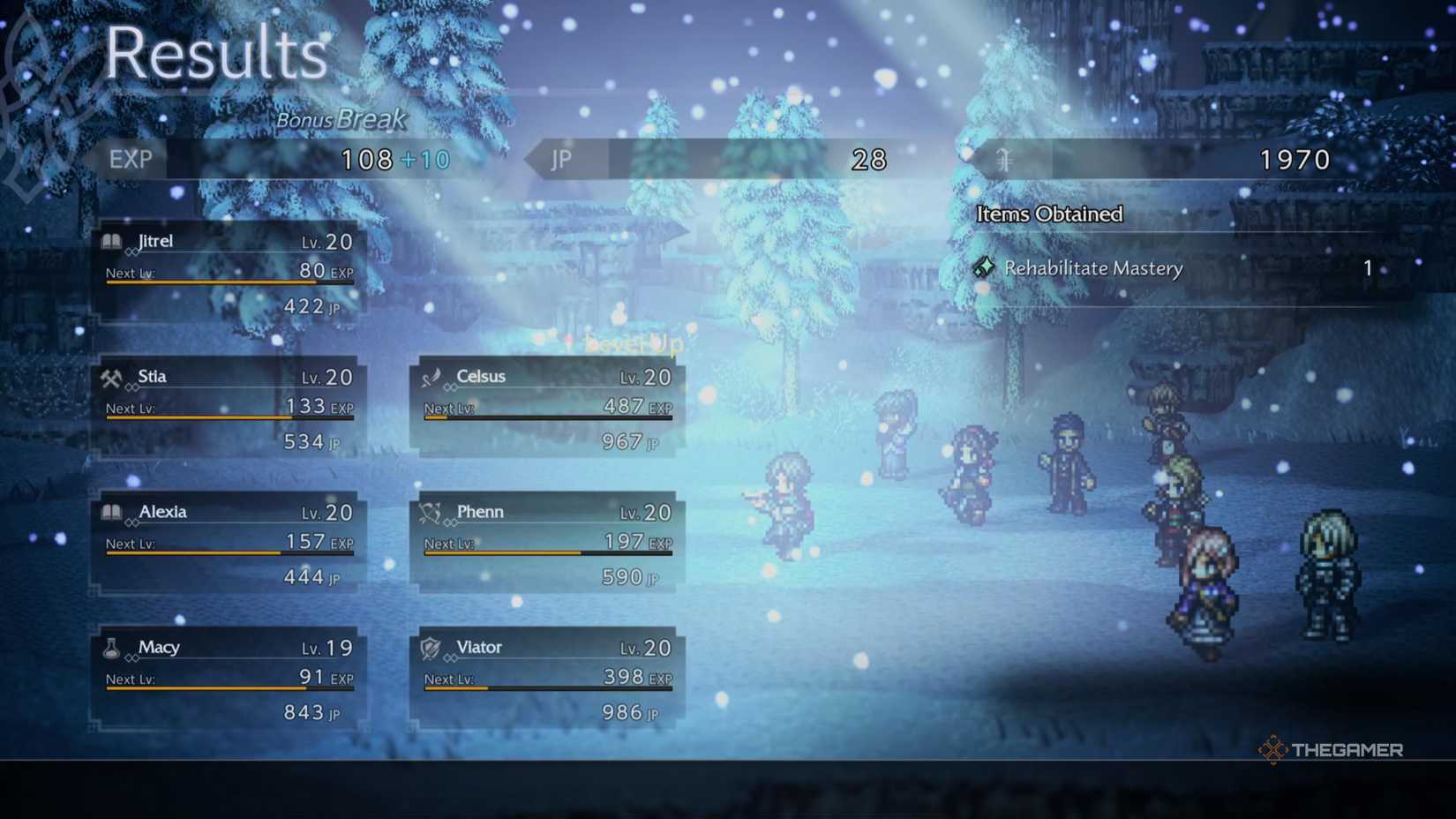The width and height of the screenshot is (1456, 819).
Task: Click Phenn's claw class icon
Action: pos(432,512)
